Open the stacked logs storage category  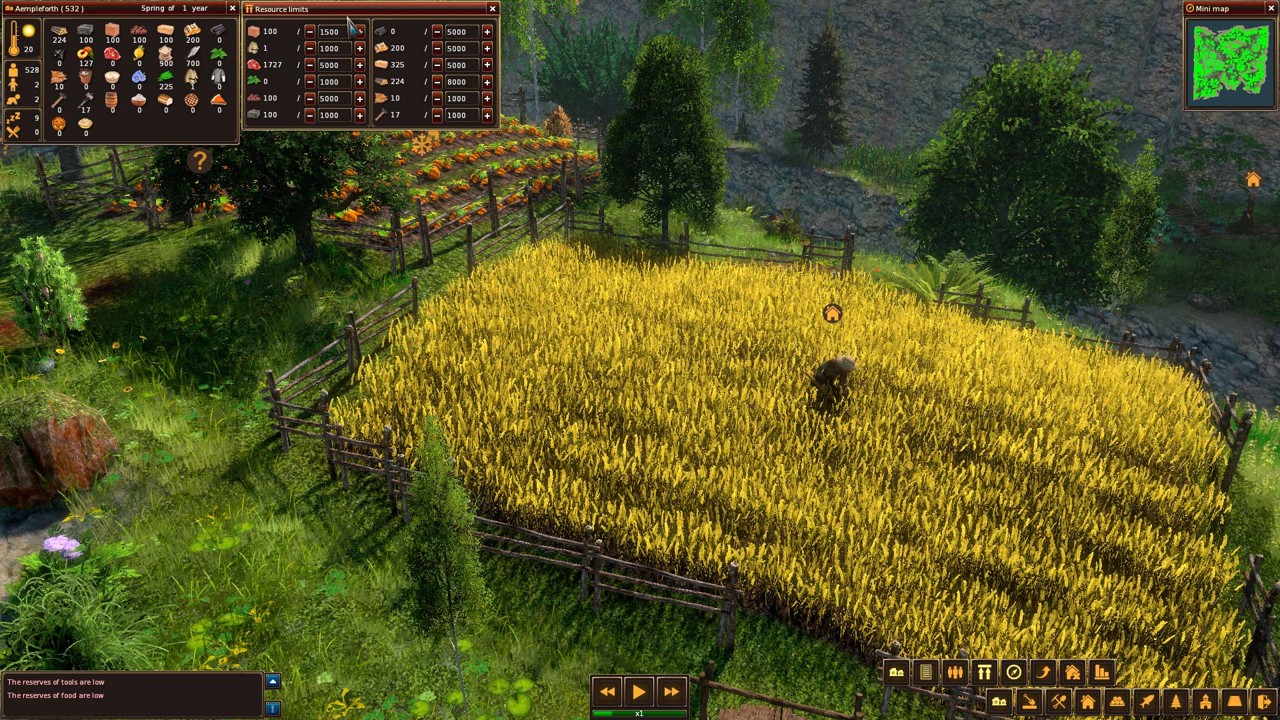[1117, 702]
